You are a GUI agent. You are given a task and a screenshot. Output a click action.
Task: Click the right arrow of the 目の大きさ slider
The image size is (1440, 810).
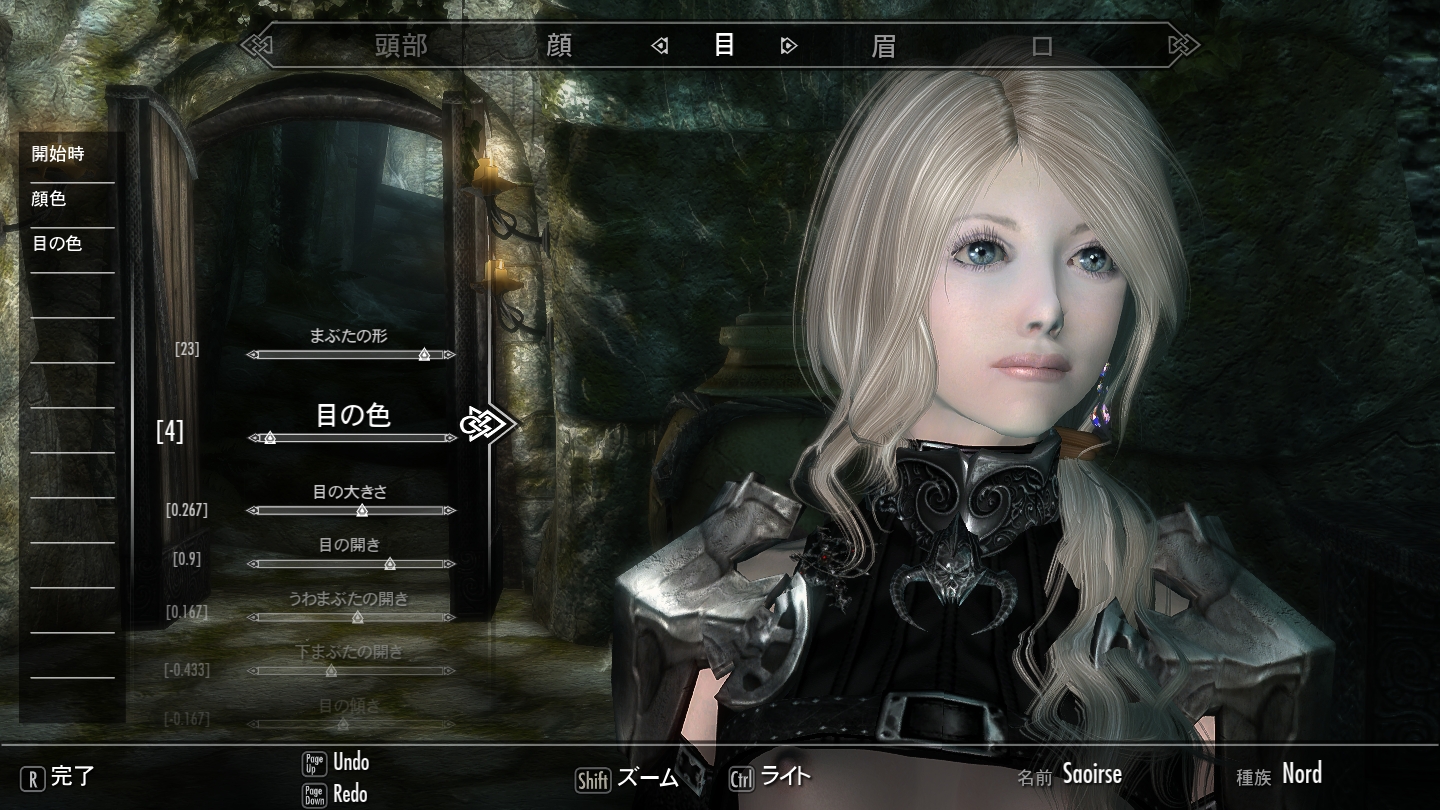click(449, 510)
